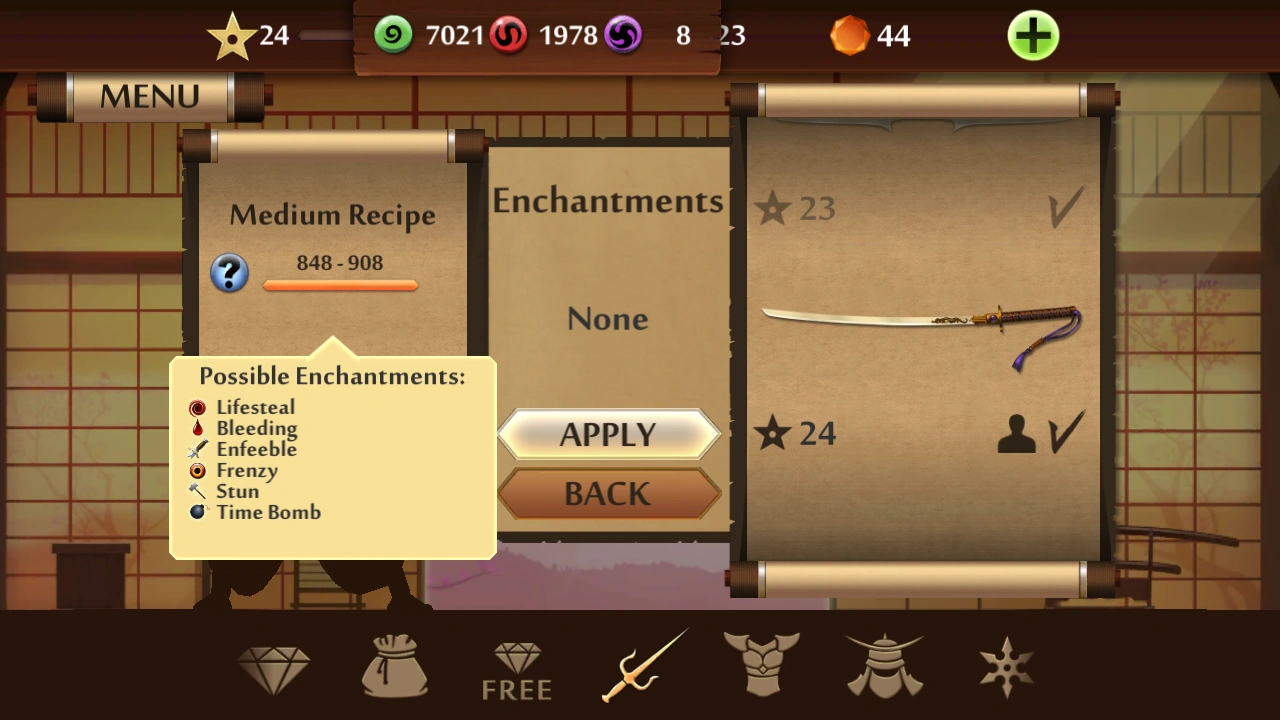This screenshot has width=1280, height=720.
Task: Choose the Time Bomb enchantment option
Action: point(268,512)
